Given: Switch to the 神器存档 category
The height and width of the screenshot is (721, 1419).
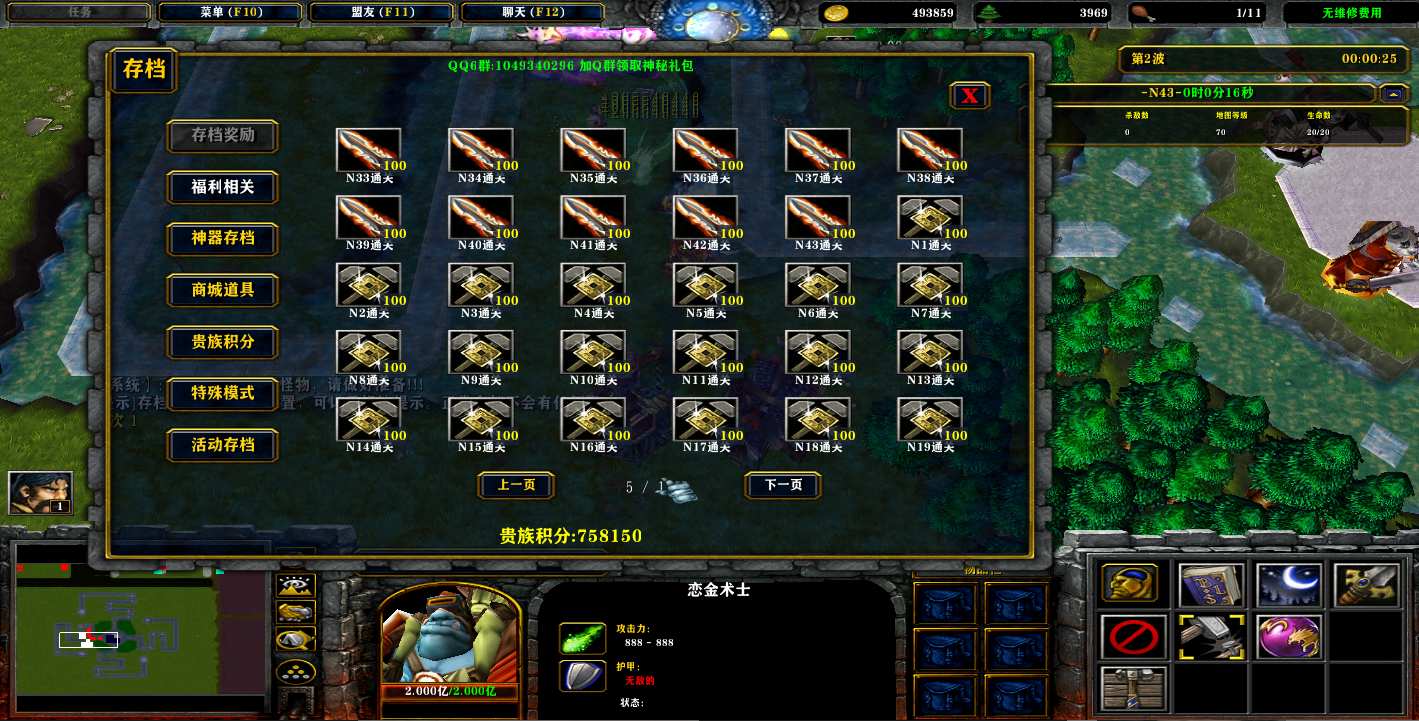Looking at the screenshot, I should (x=222, y=239).
